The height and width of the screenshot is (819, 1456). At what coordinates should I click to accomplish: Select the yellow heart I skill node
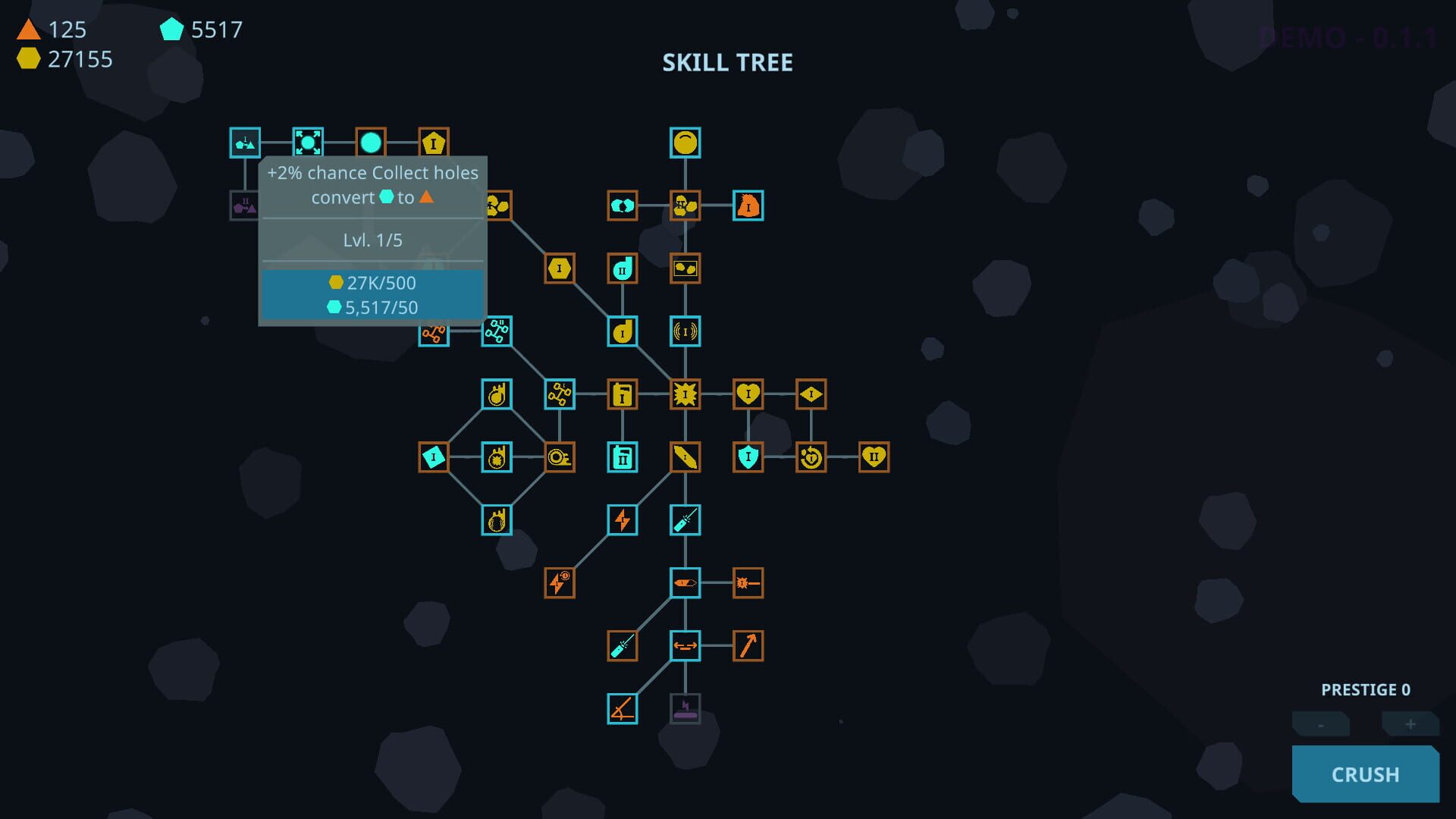pos(748,394)
